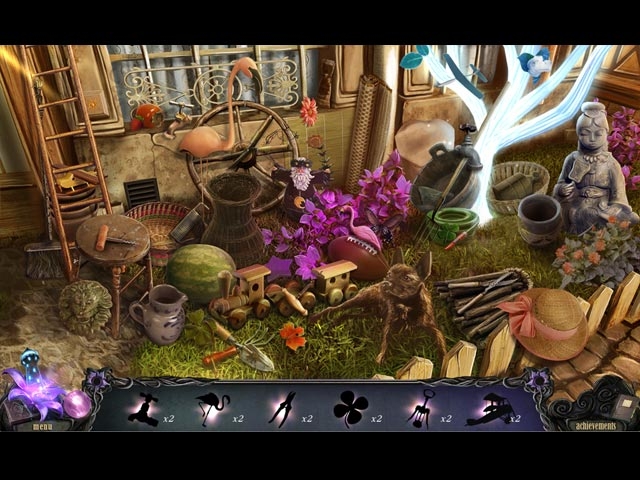Select the flamingo silhouette item
640x480 pixels.
tap(213, 407)
